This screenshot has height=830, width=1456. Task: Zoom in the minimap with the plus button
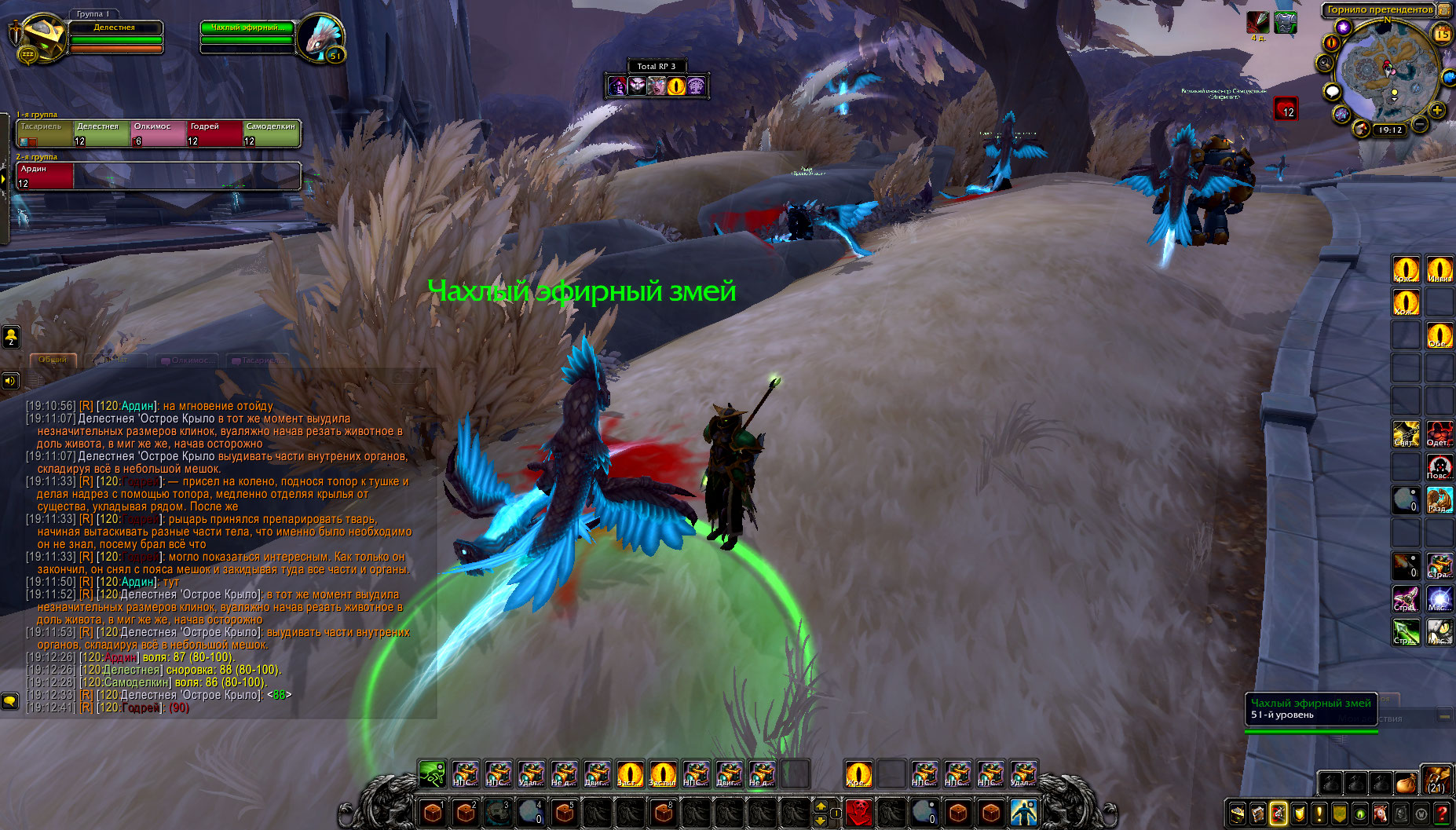click(x=1437, y=110)
